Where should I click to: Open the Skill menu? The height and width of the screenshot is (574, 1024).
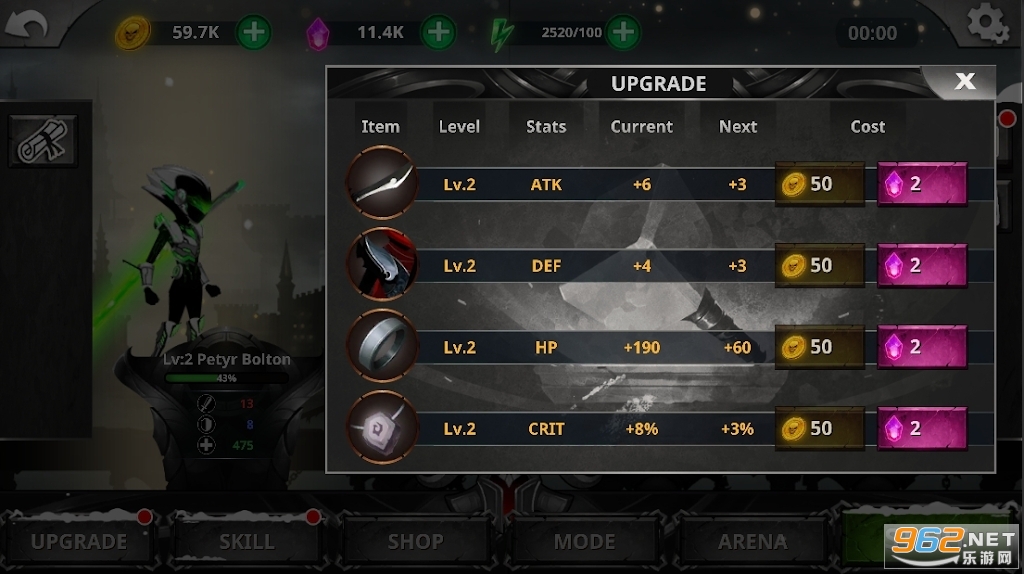(x=246, y=541)
